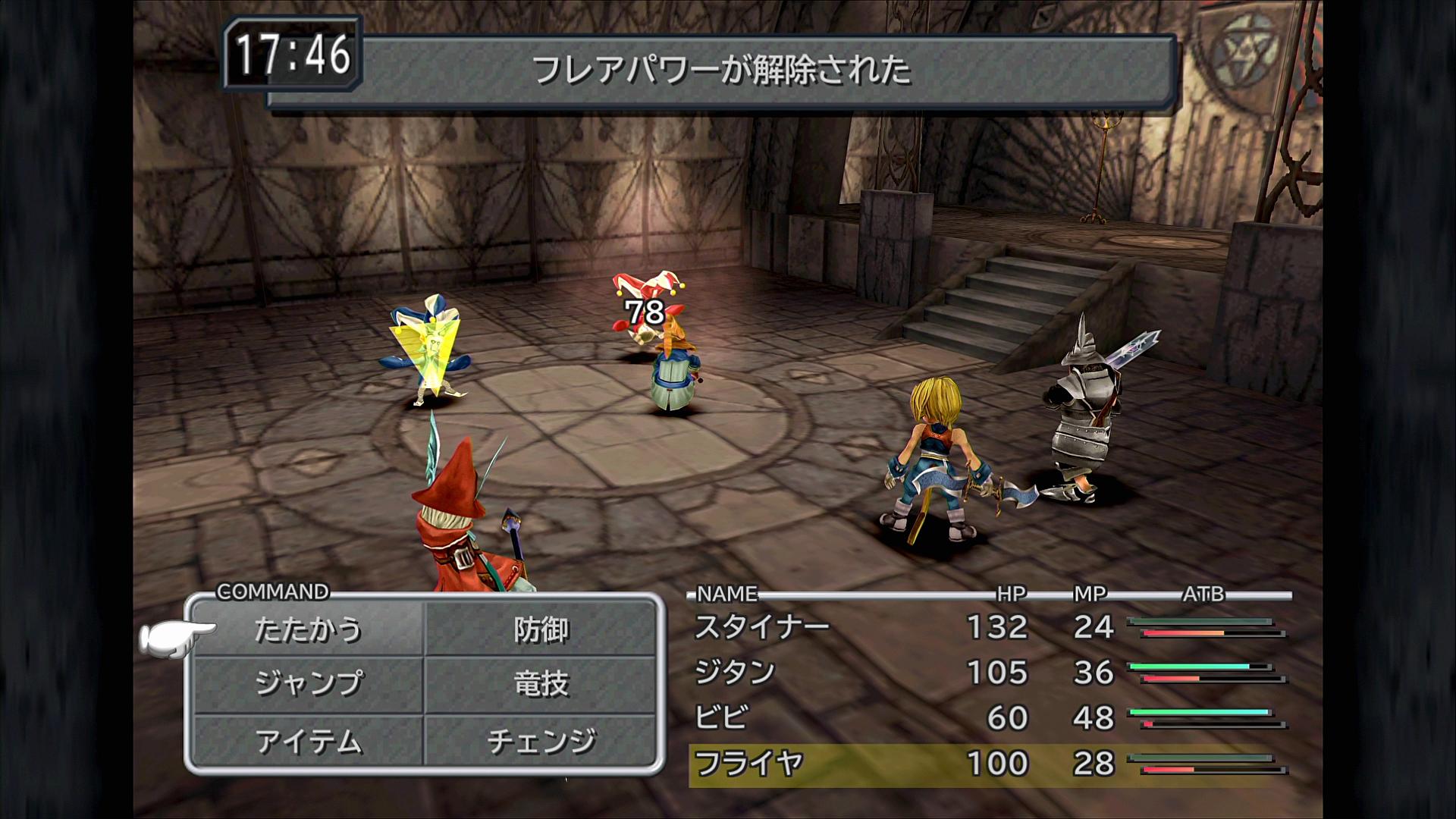Viewport: 1456px width, 819px height.
Task: Select the たたかう (Attack) command
Action: pyautogui.click(x=308, y=629)
